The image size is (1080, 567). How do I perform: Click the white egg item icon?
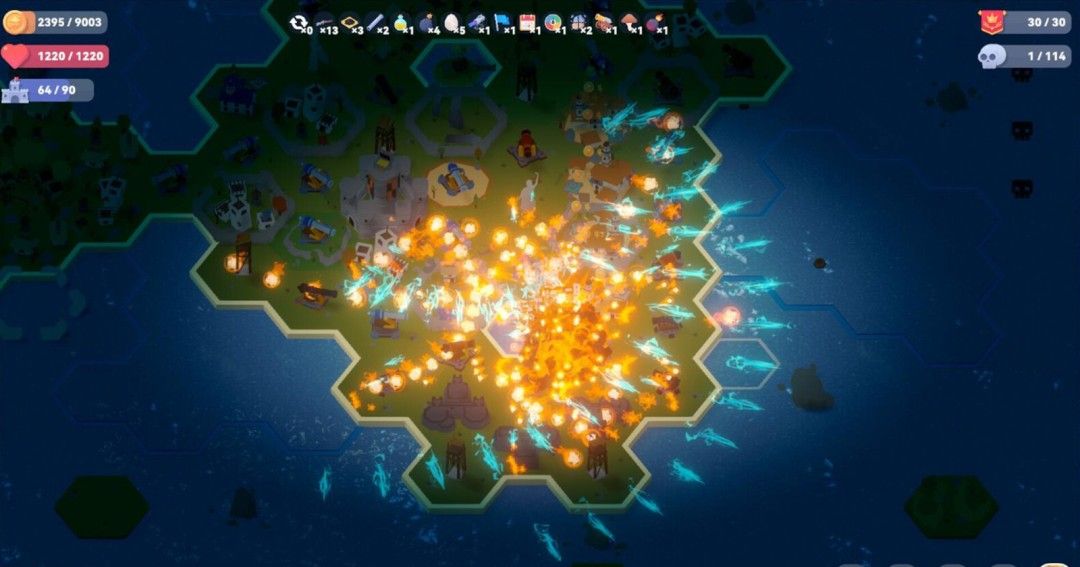click(x=451, y=22)
